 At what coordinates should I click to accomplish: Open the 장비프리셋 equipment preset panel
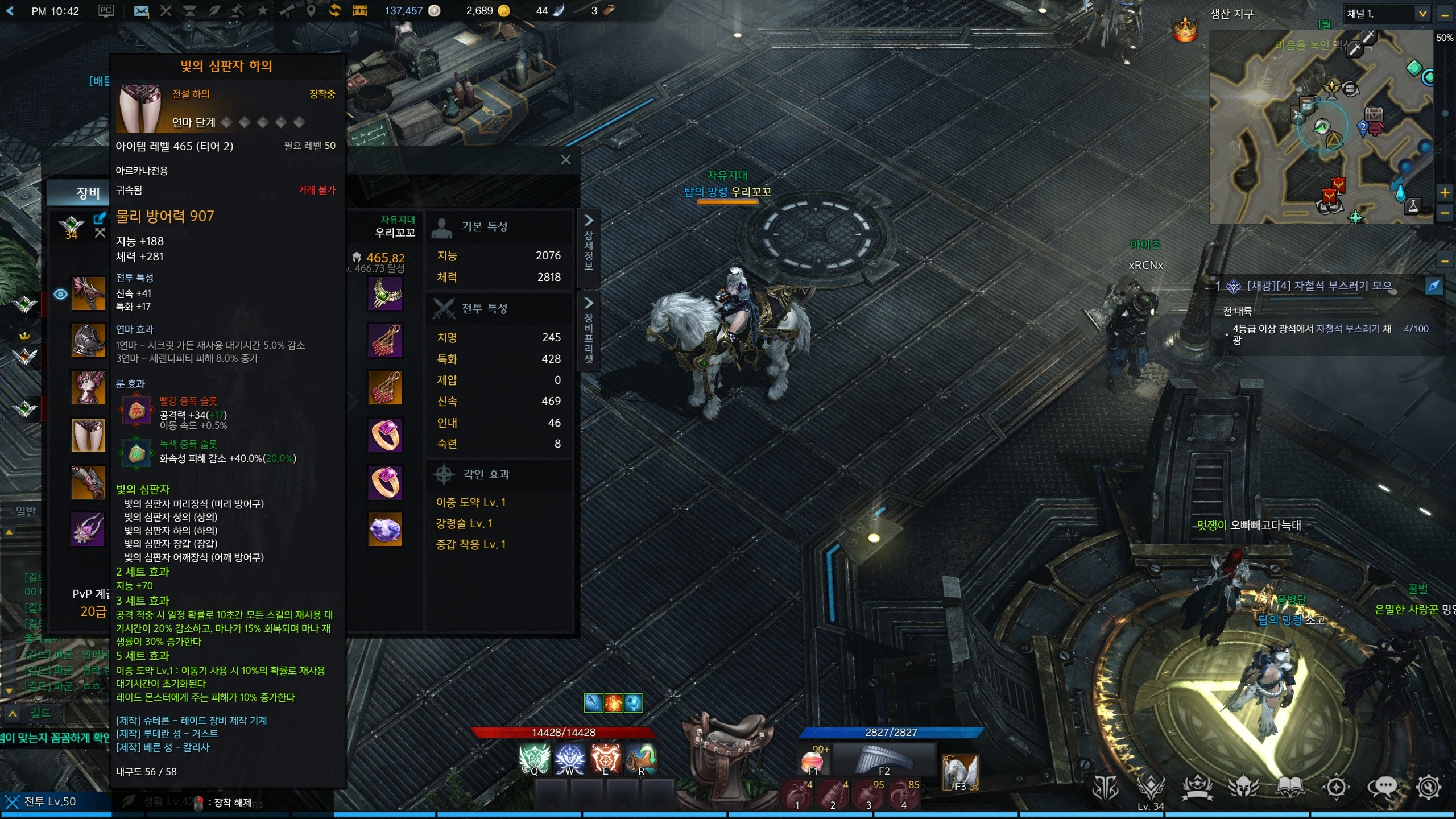pos(589,332)
